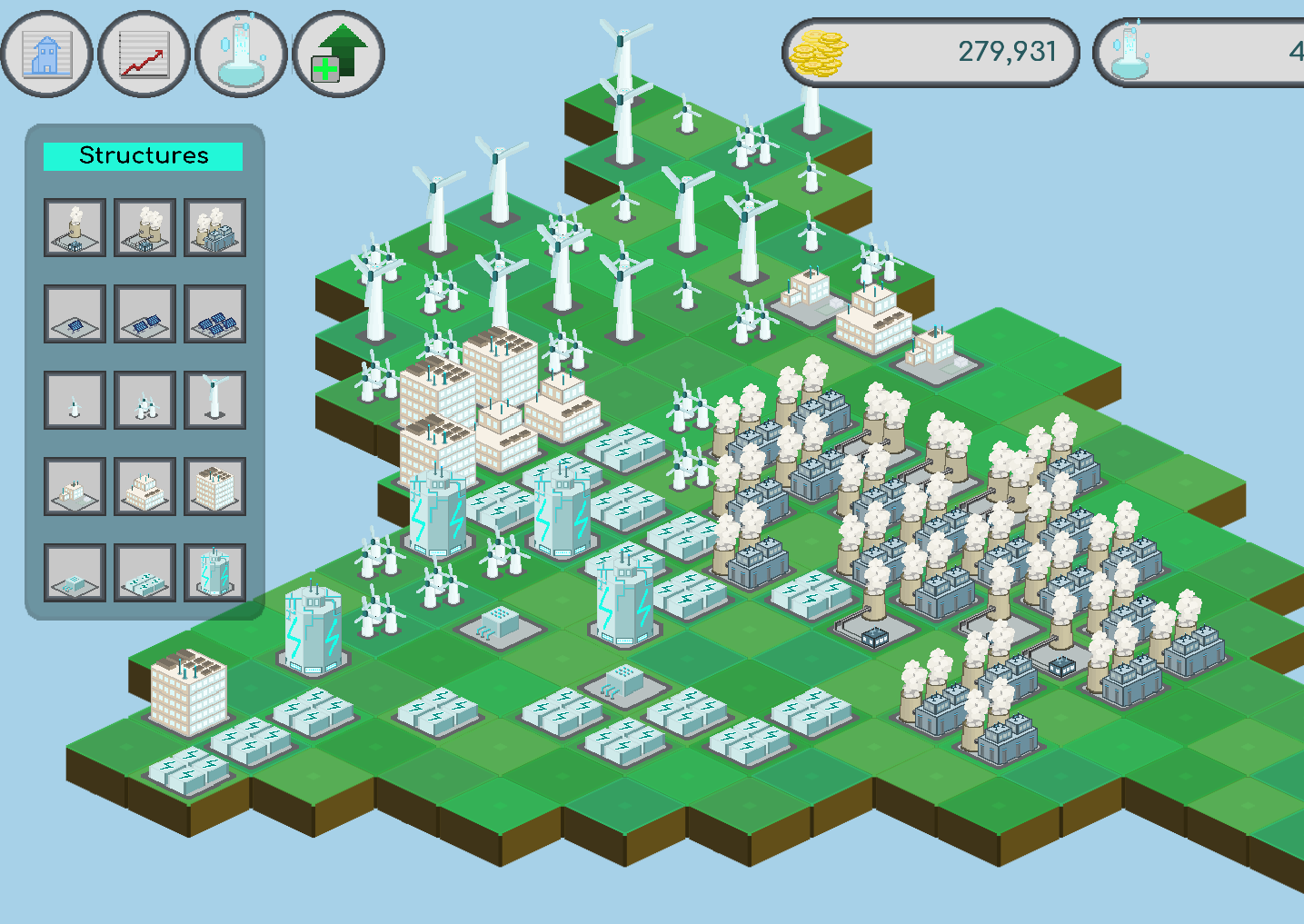This screenshot has height=924, width=1304.
Task: Select the small house structure
Action: point(74,486)
